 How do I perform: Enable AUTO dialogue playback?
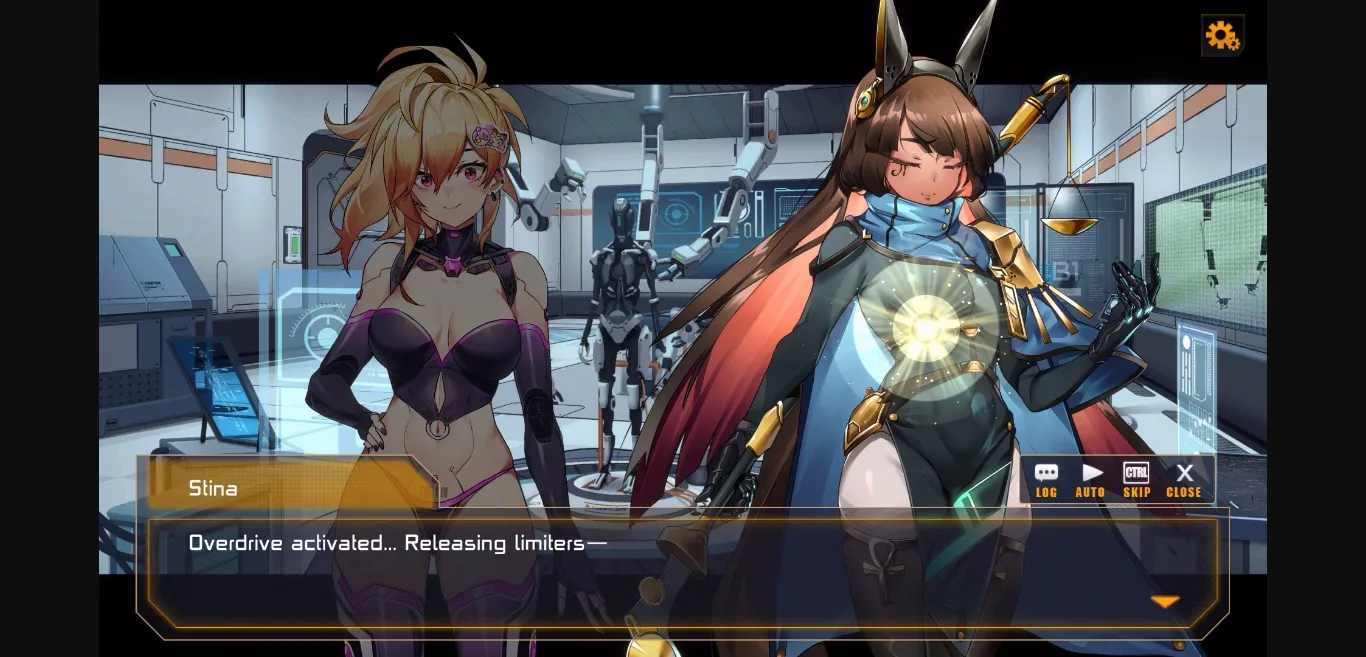click(1091, 479)
